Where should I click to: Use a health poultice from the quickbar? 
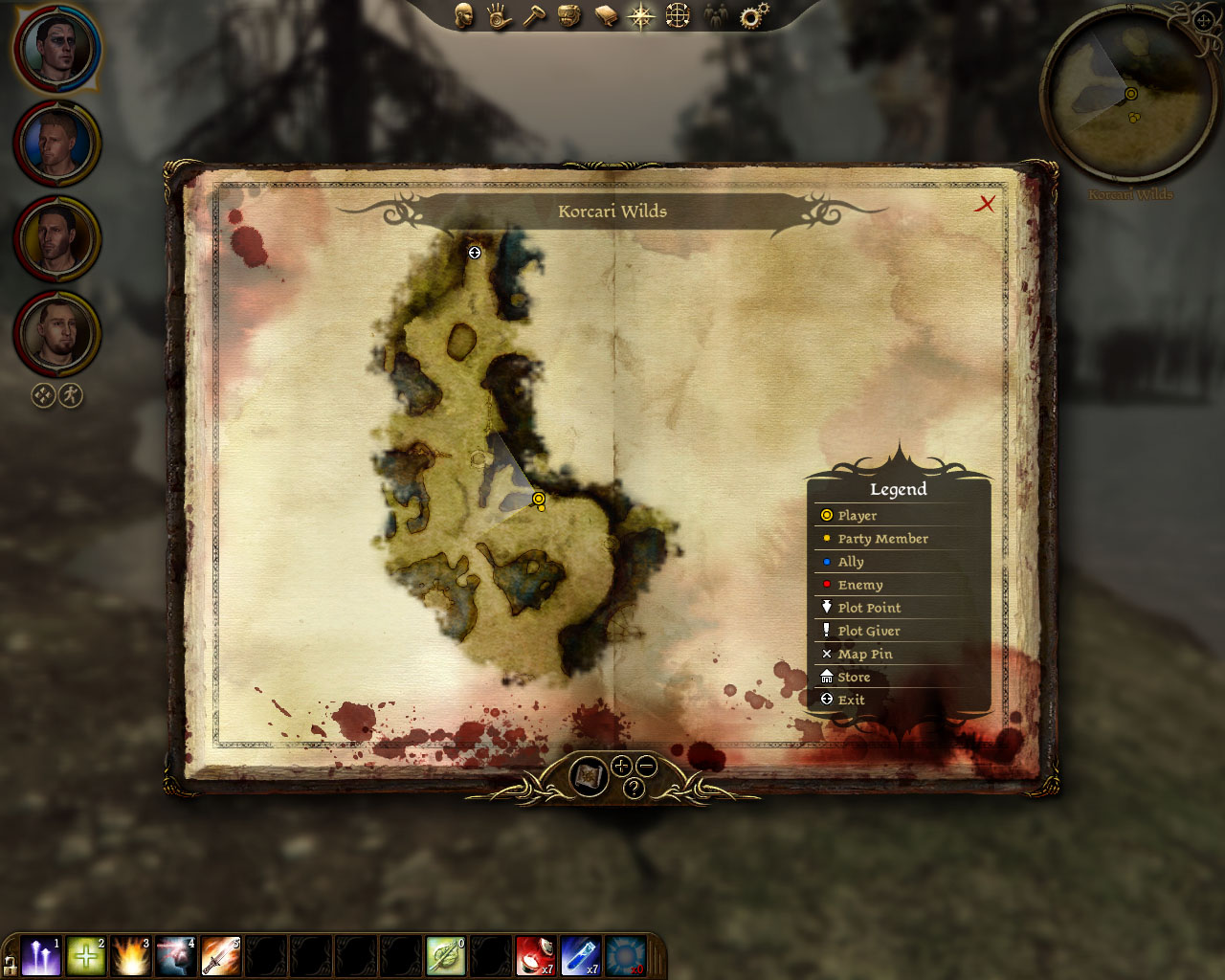point(535,954)
